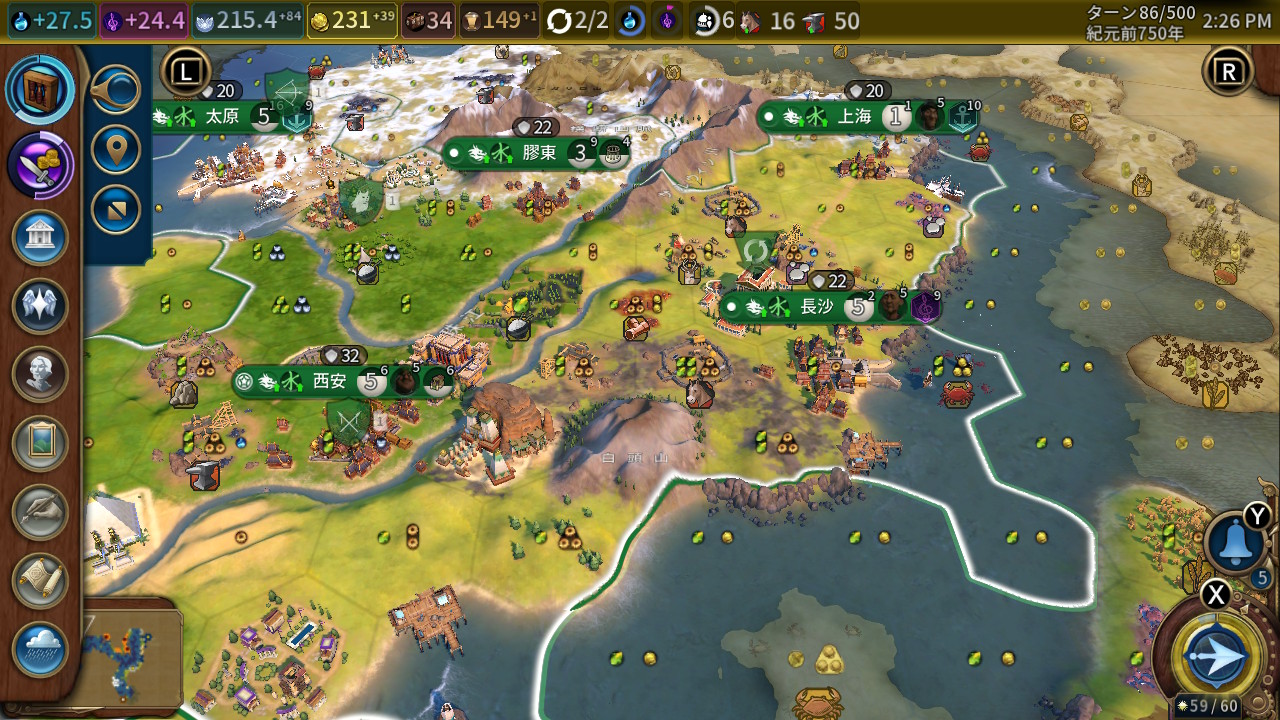Show the Great People bust icon screen

[x=41, y=374]
